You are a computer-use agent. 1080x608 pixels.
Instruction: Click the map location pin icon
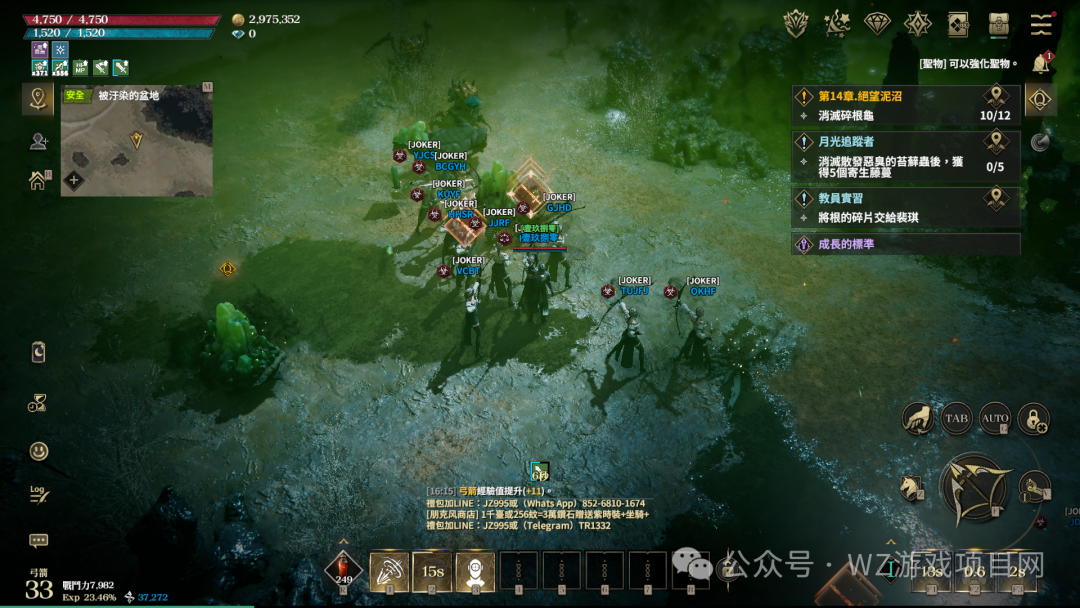(x=38, y=98)
